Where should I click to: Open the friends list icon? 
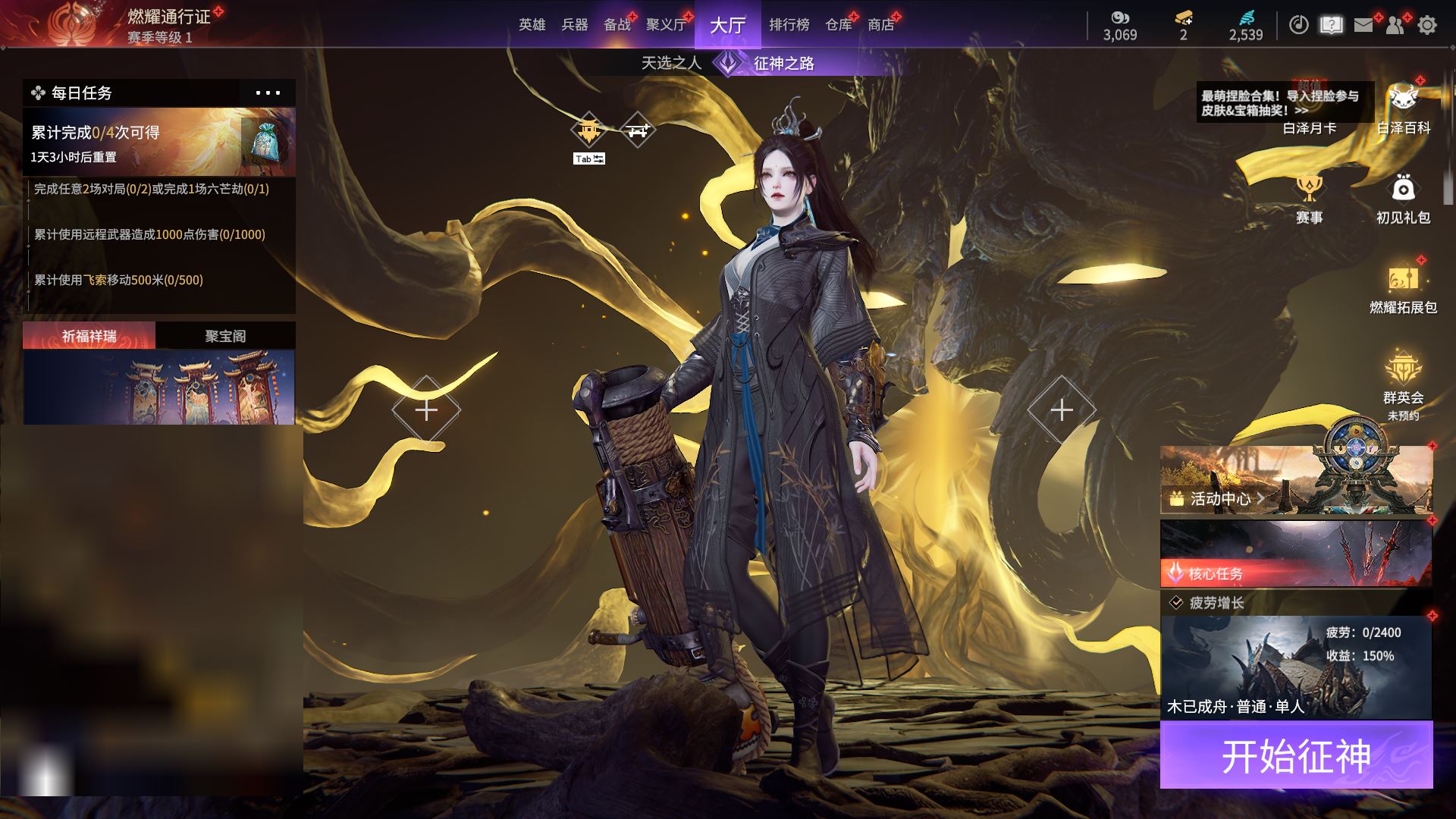(x=1395, y=25)
